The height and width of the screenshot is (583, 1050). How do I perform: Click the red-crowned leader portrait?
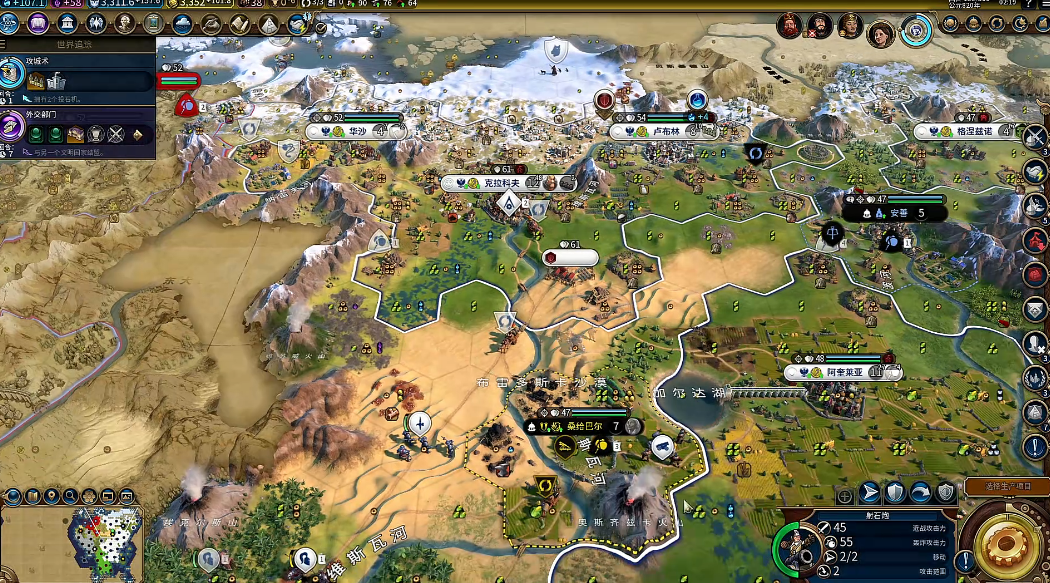(x=790, y=24)
